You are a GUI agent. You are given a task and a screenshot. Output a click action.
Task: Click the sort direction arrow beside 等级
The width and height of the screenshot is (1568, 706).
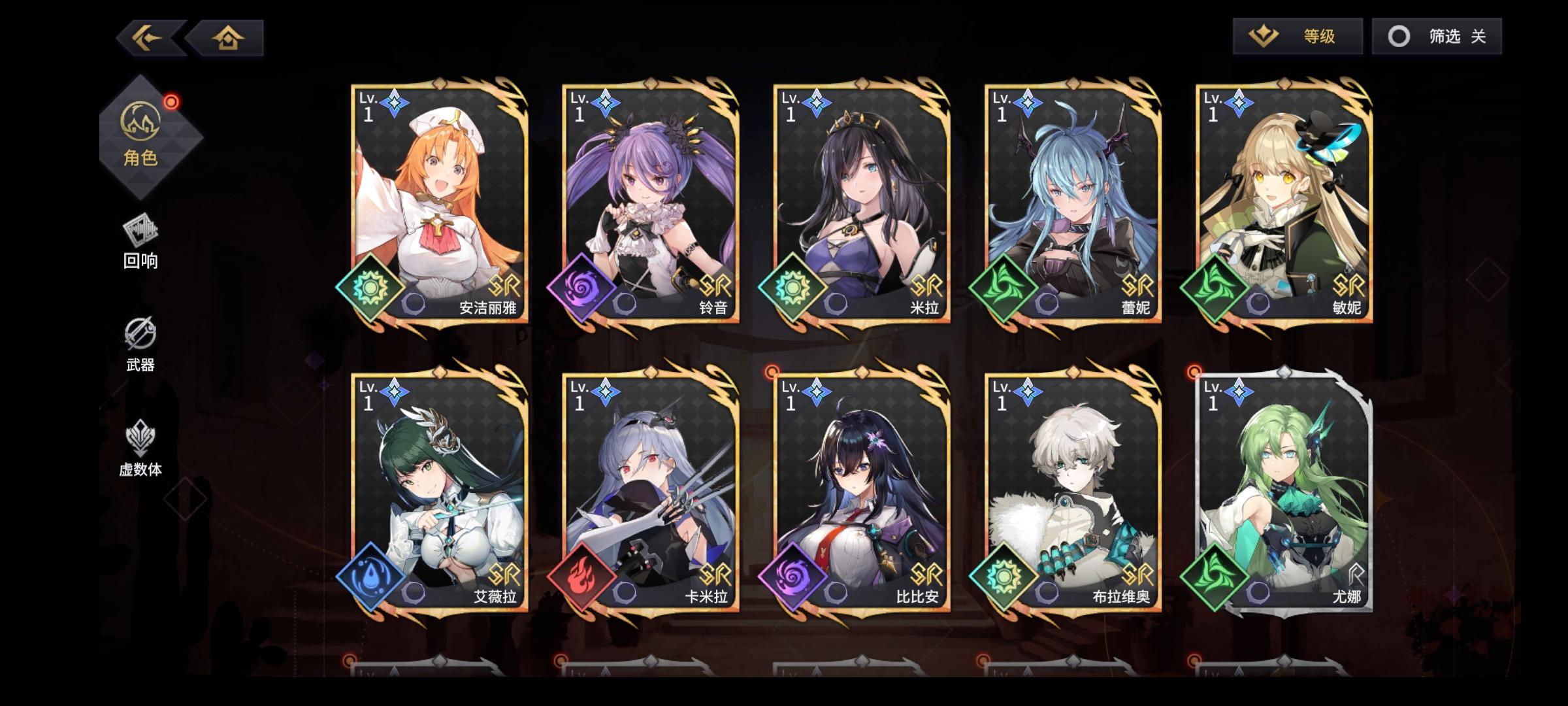tap(1263, 37)
